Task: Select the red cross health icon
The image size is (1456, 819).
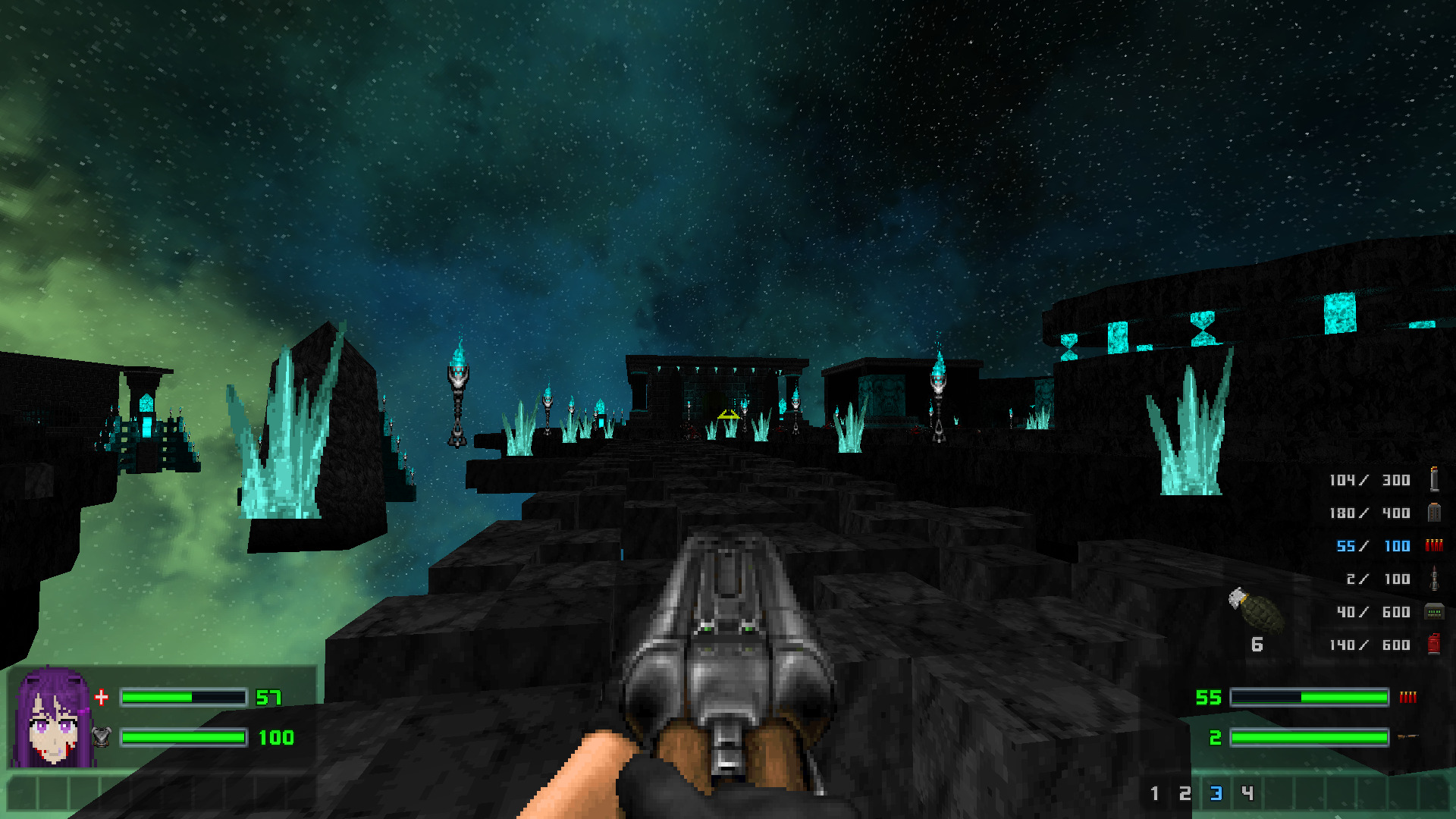Action: pyautogui.click(x=102, y=697)
